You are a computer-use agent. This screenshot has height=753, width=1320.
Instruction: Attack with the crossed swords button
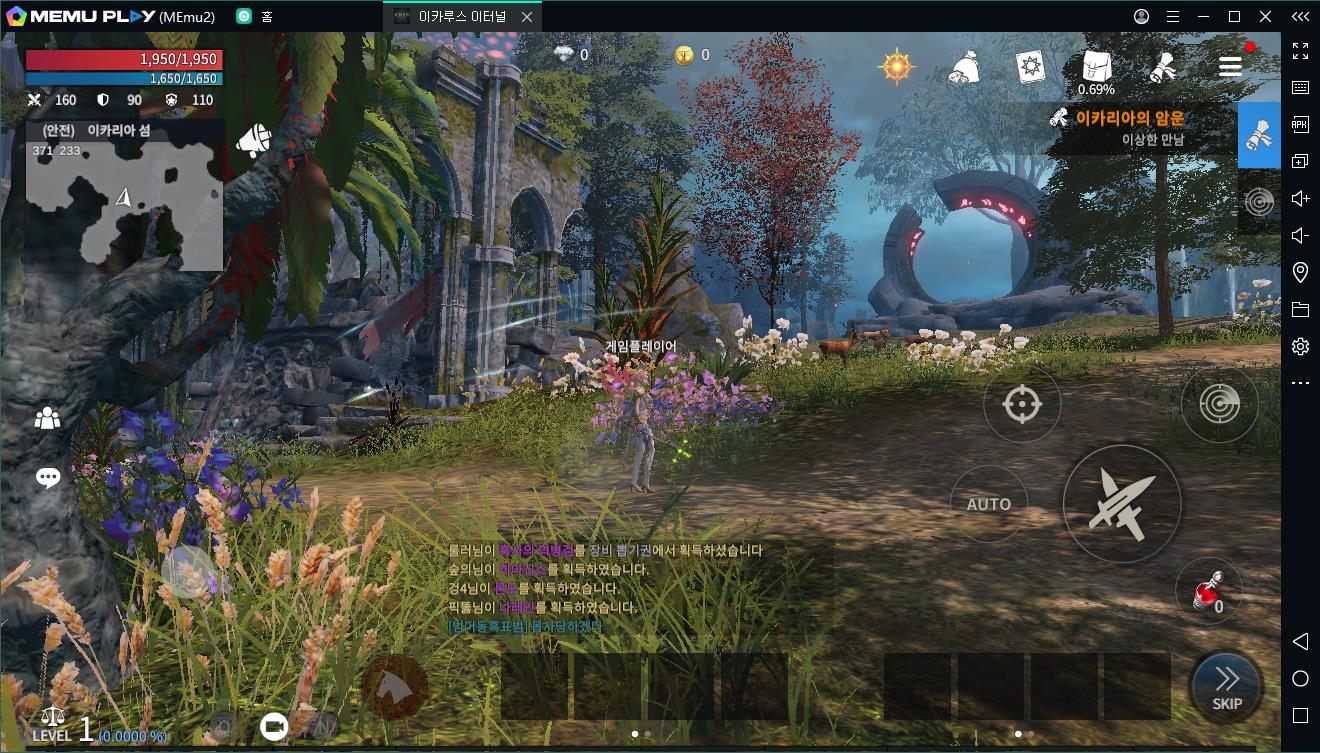tap(1121, 503)
